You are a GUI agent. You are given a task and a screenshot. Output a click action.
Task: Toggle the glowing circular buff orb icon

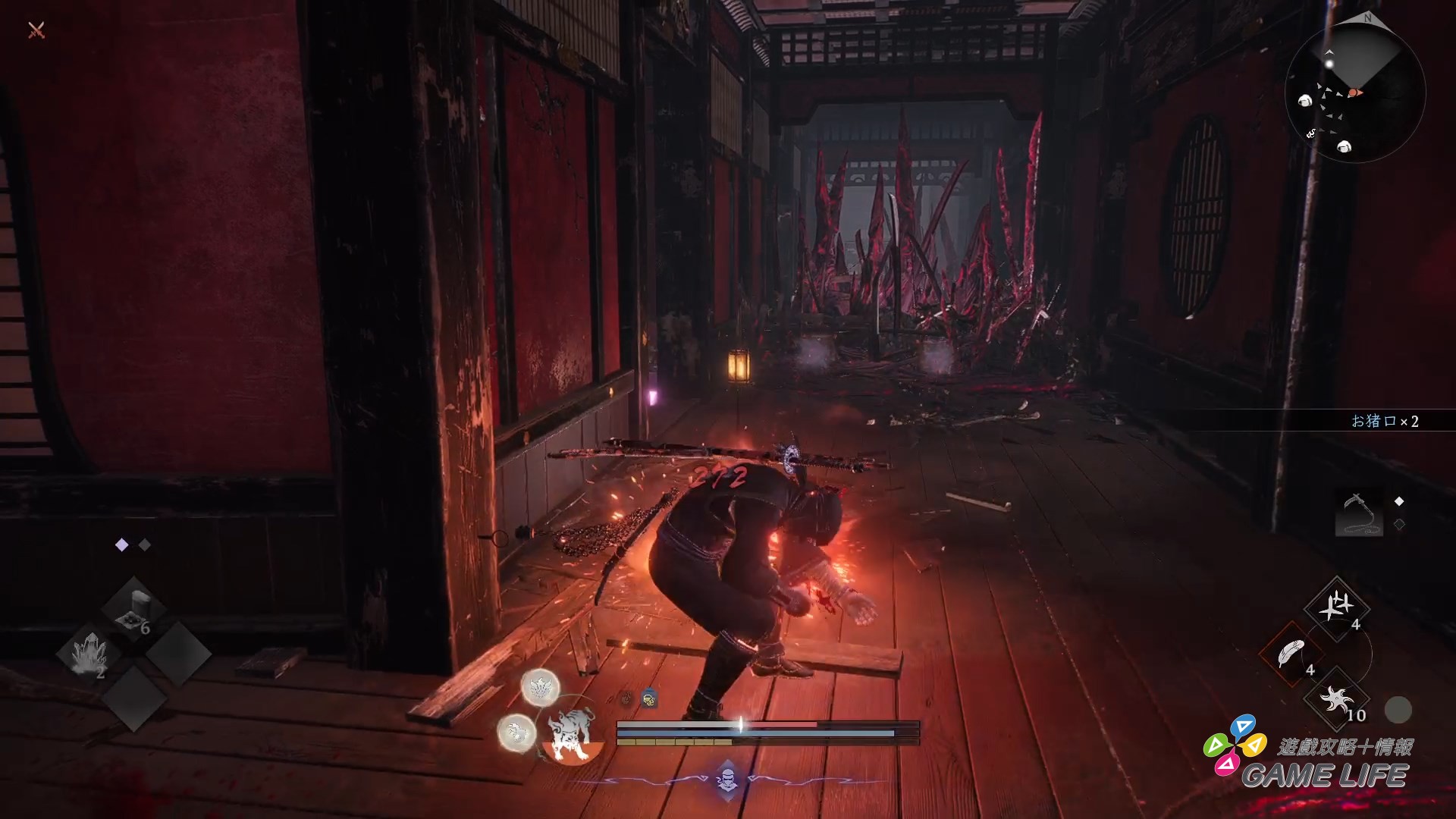(x=539, y=687)
